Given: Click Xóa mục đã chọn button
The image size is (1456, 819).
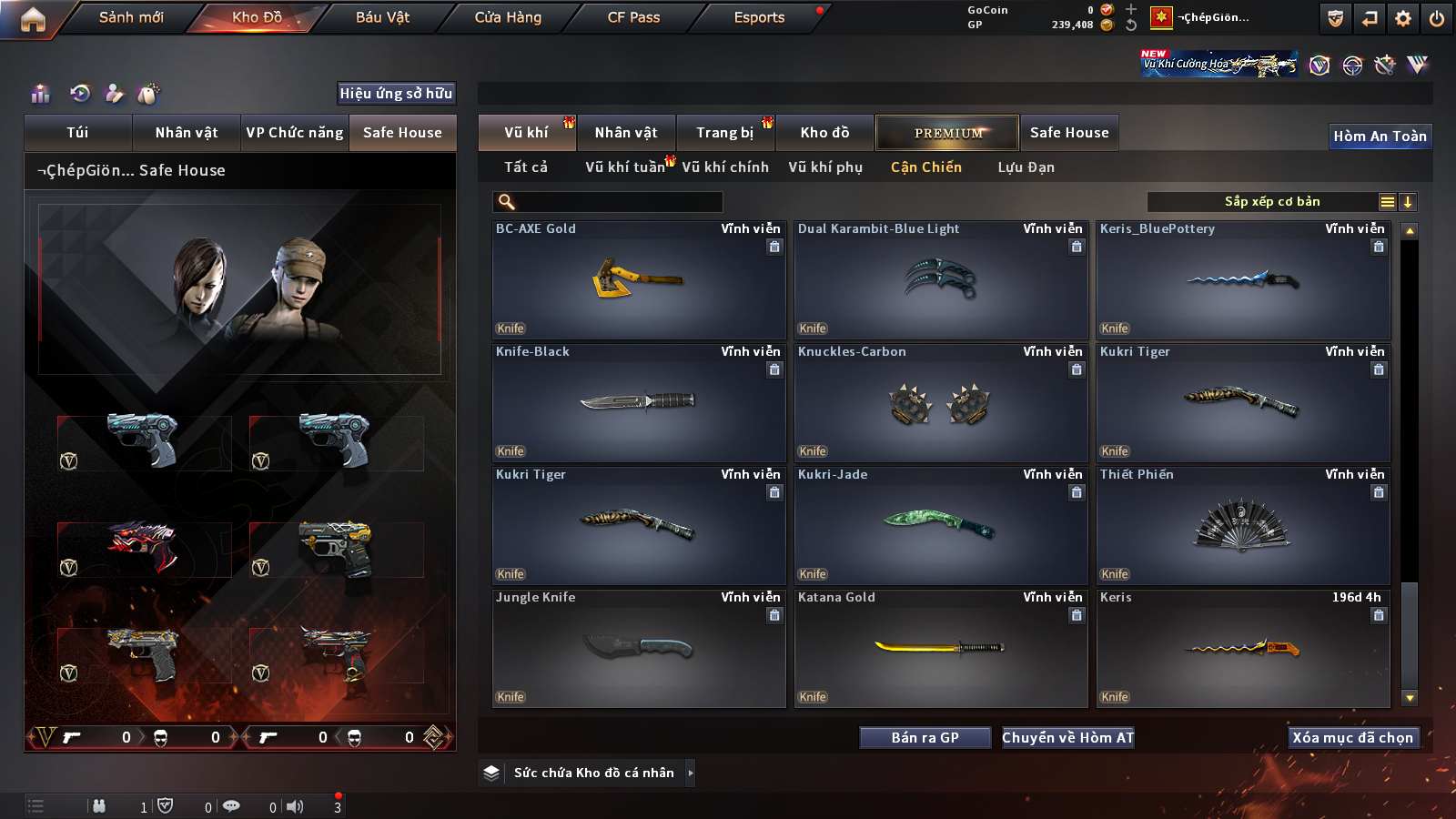Looking at the screenshot, I should (x=1352, y=738).
